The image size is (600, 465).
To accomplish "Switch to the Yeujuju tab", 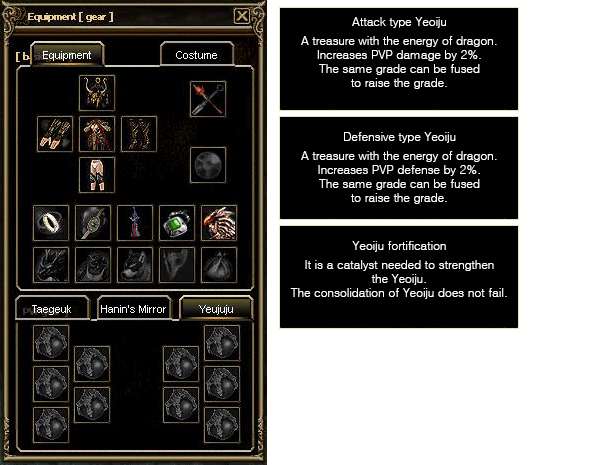I will point(215,309).
